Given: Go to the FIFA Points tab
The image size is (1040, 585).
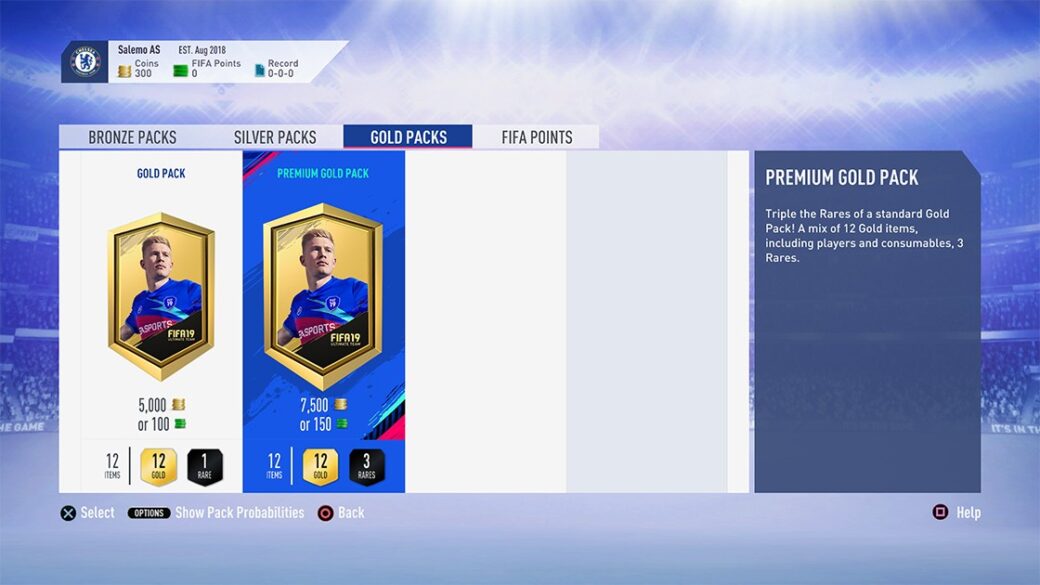Looking at the screenshot, I should click(537, 137).
